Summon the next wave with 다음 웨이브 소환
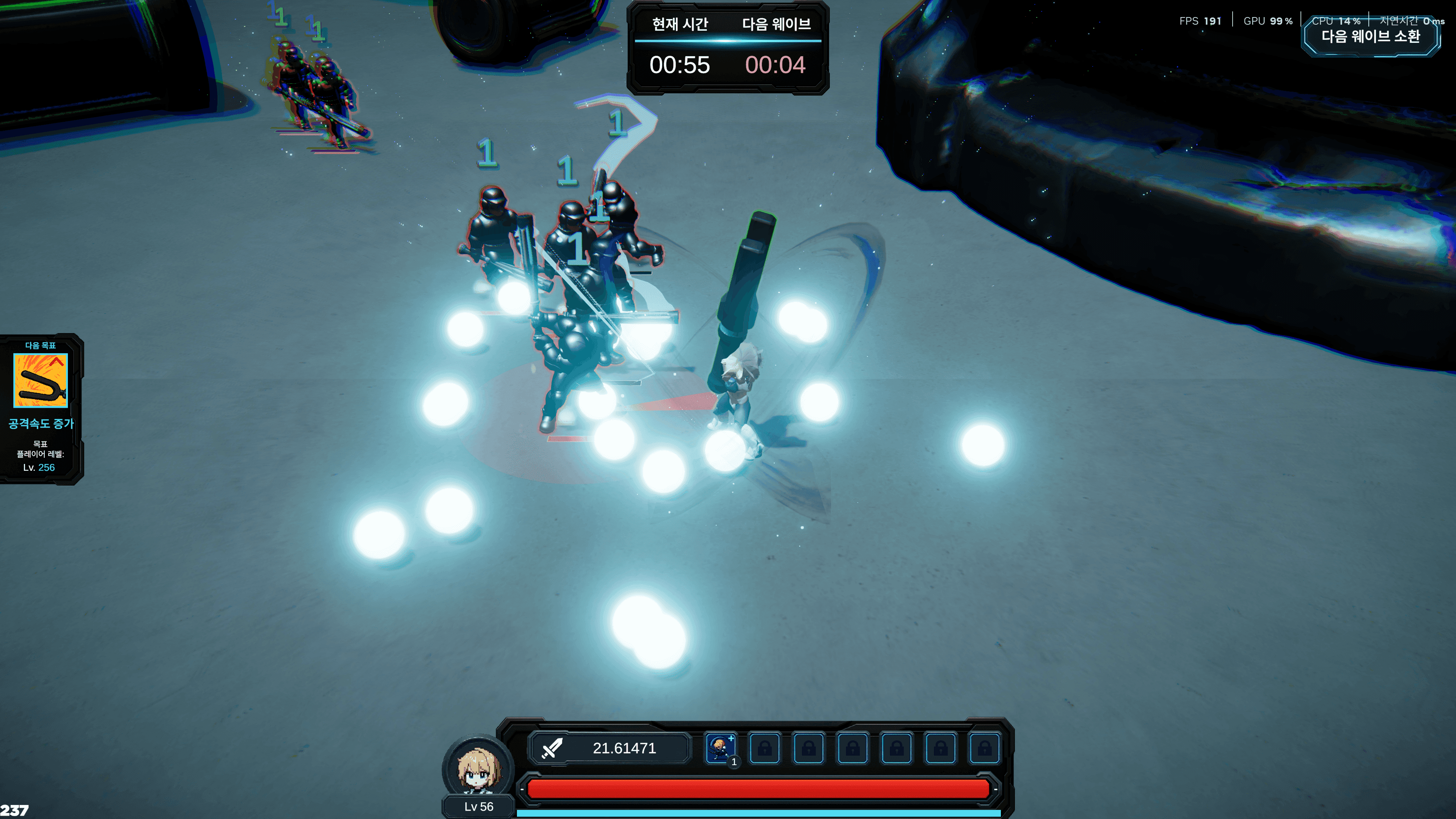 pos(1370,37)
